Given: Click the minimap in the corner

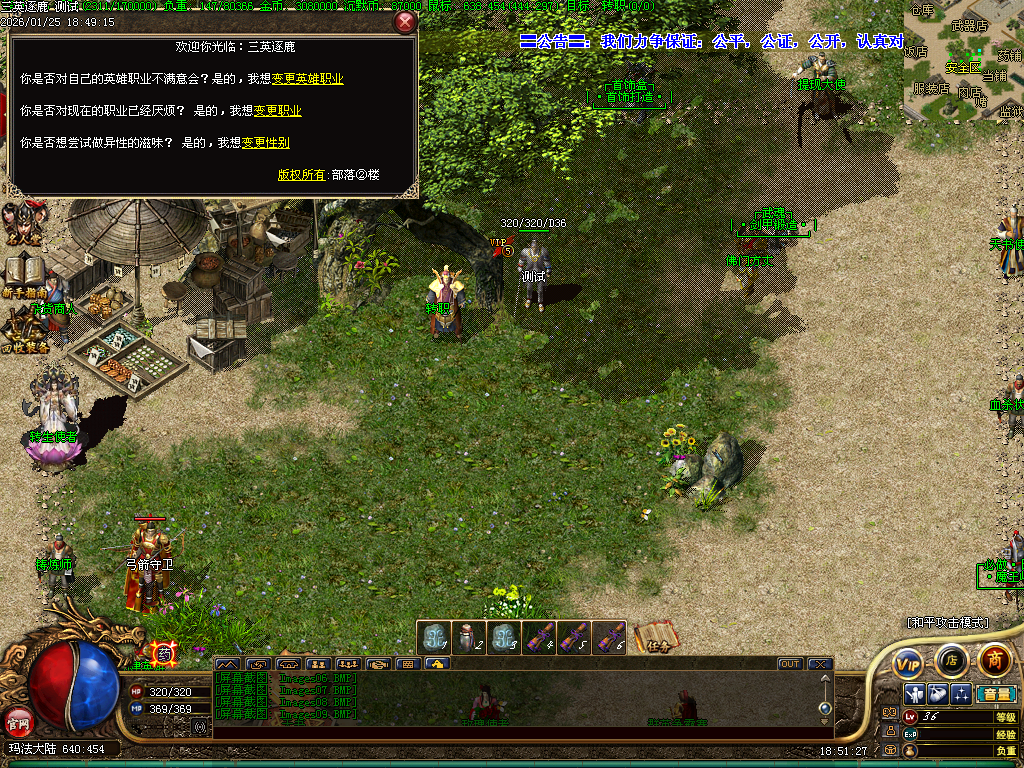Looking at the screenshot, I should [x=964, y=60].
